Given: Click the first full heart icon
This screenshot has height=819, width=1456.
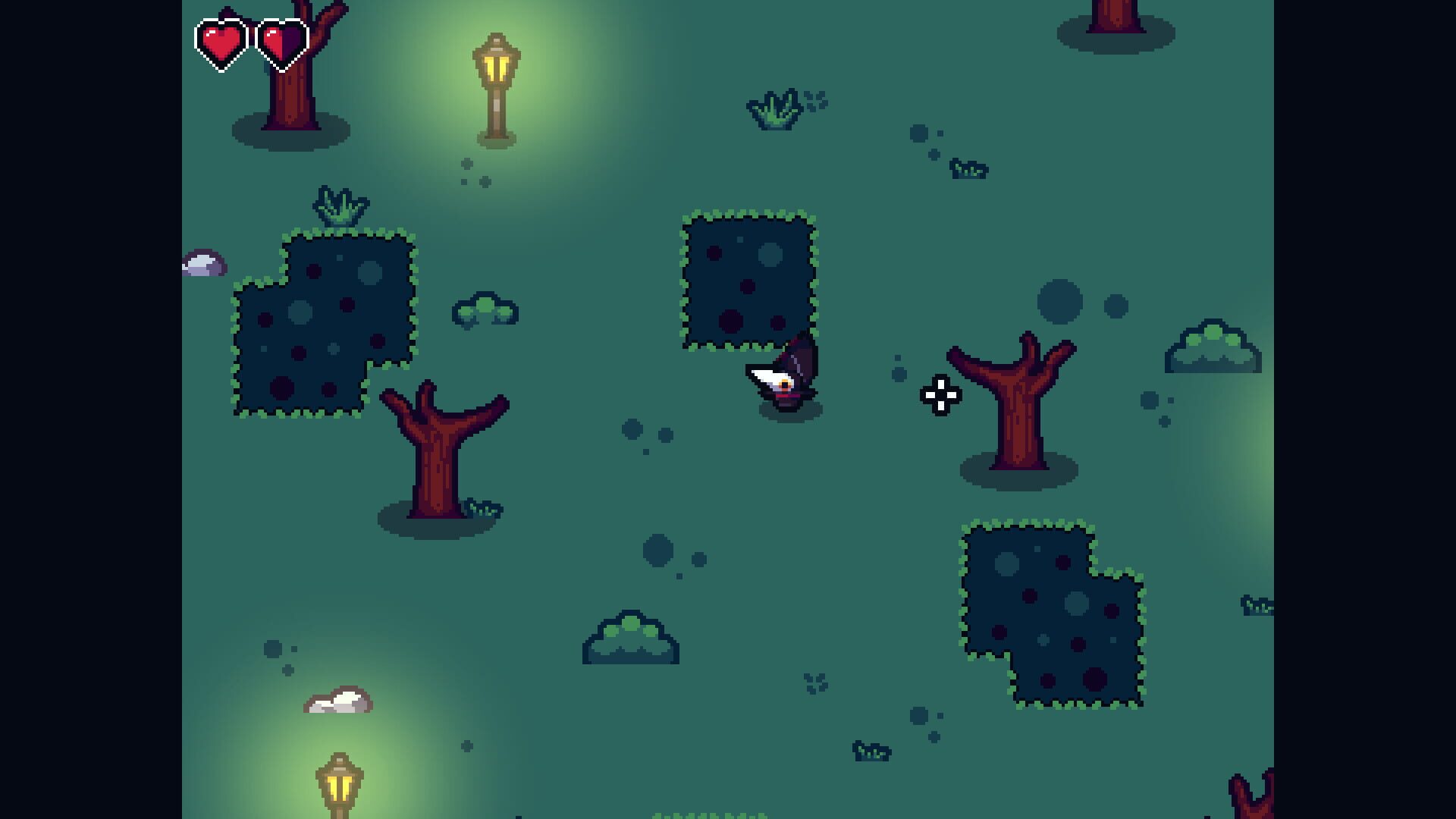Looking at the screenshot, I should click(x=221, y=42).
